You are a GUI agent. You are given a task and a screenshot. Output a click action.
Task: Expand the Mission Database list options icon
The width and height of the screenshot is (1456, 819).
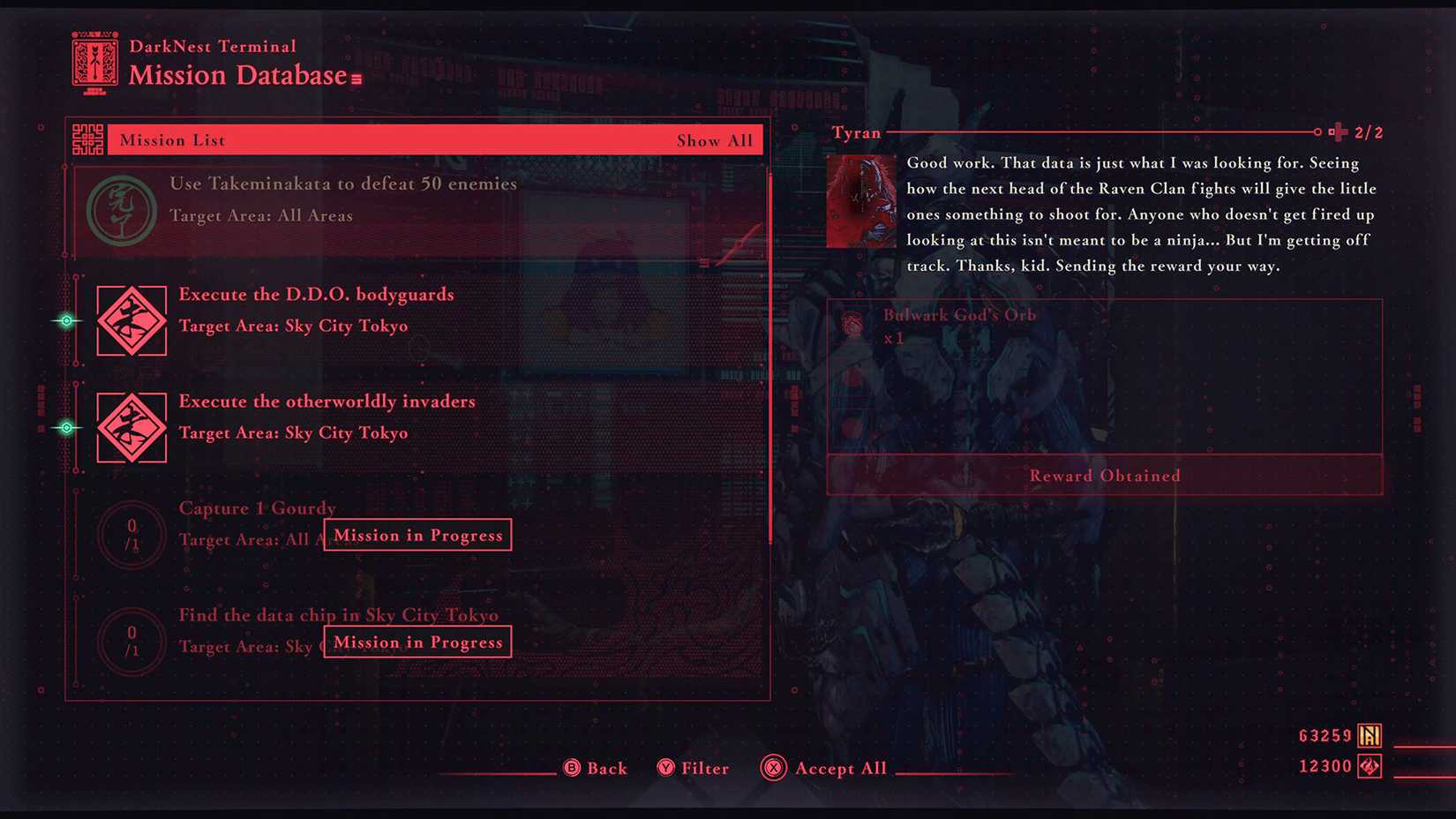coord(356,78)
